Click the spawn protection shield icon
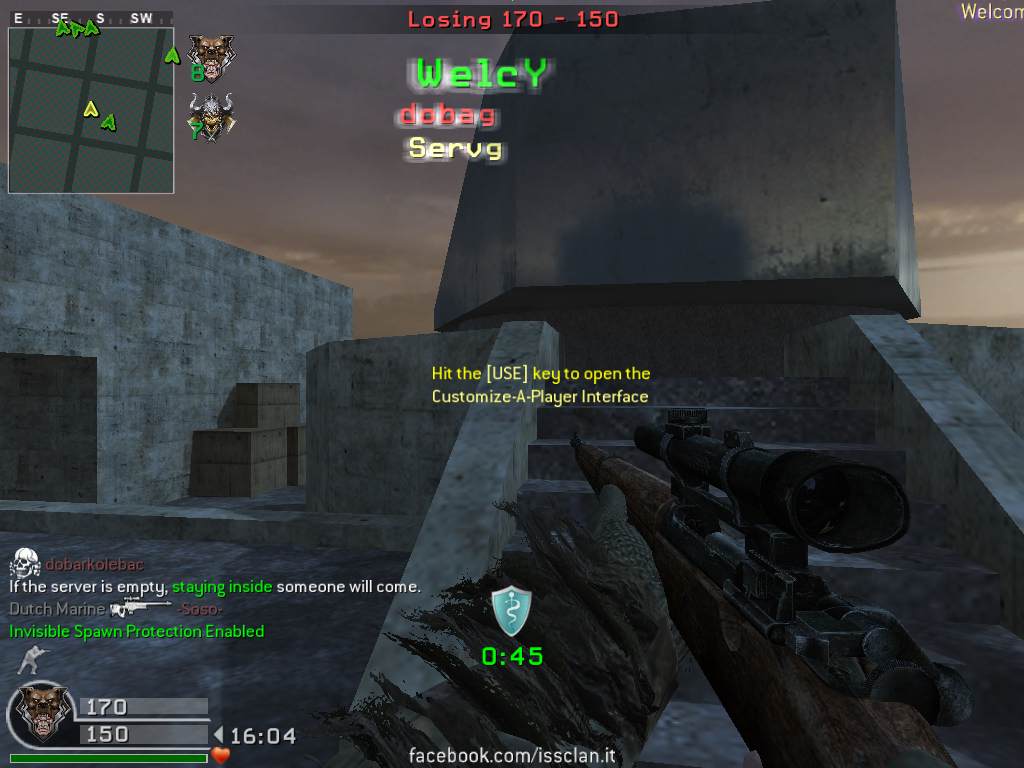Viewport: 1024px width, 768px height. pyautogui.click(x=511, y=610)
